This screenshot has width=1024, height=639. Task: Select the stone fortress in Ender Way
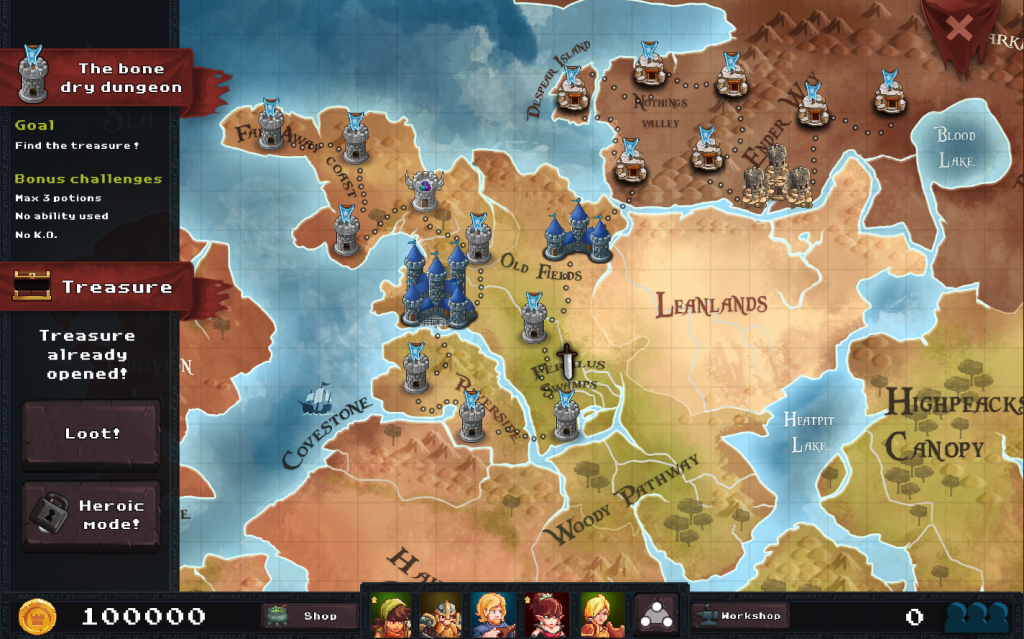click(778, 179)
